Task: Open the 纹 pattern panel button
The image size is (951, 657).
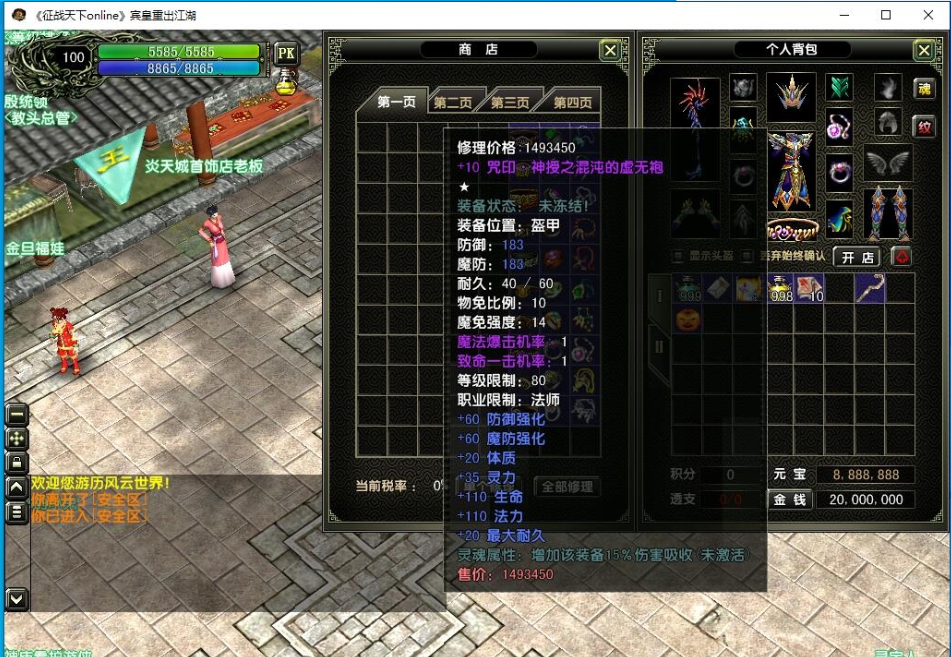Action: click(x=924, y=127)
